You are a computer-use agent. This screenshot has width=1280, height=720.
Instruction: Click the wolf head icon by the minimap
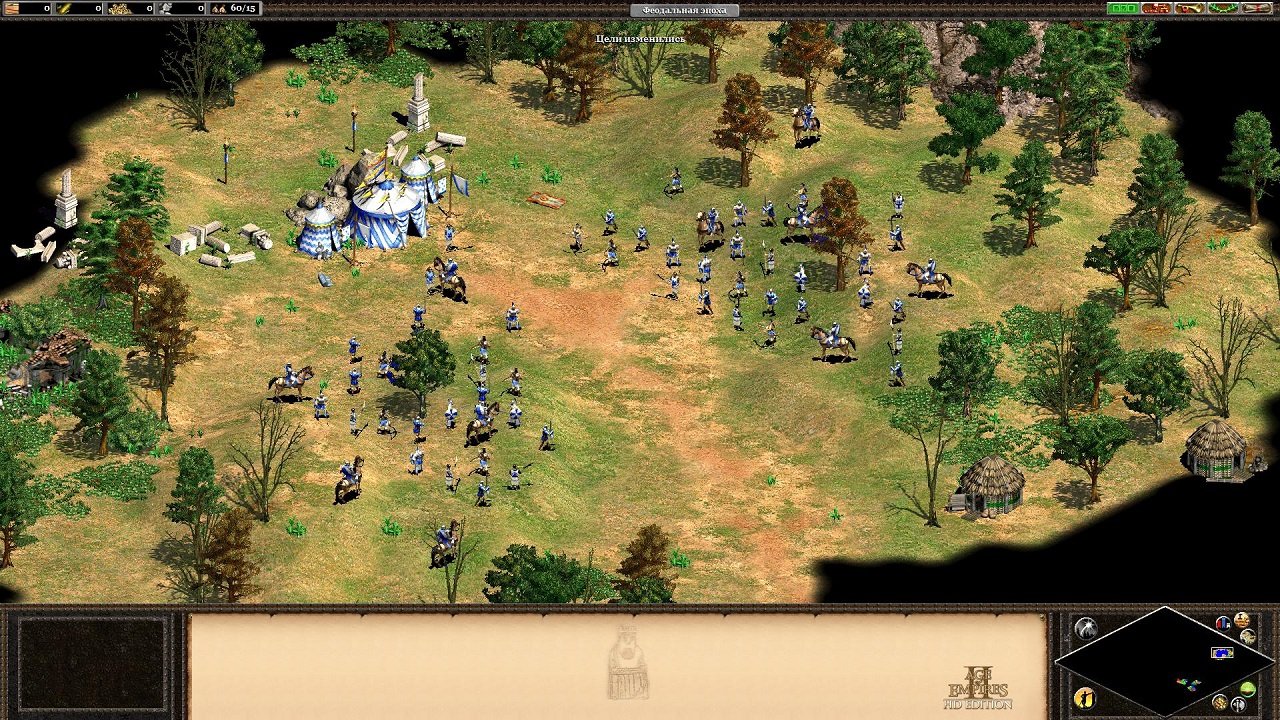click(x=1248, y=637)
